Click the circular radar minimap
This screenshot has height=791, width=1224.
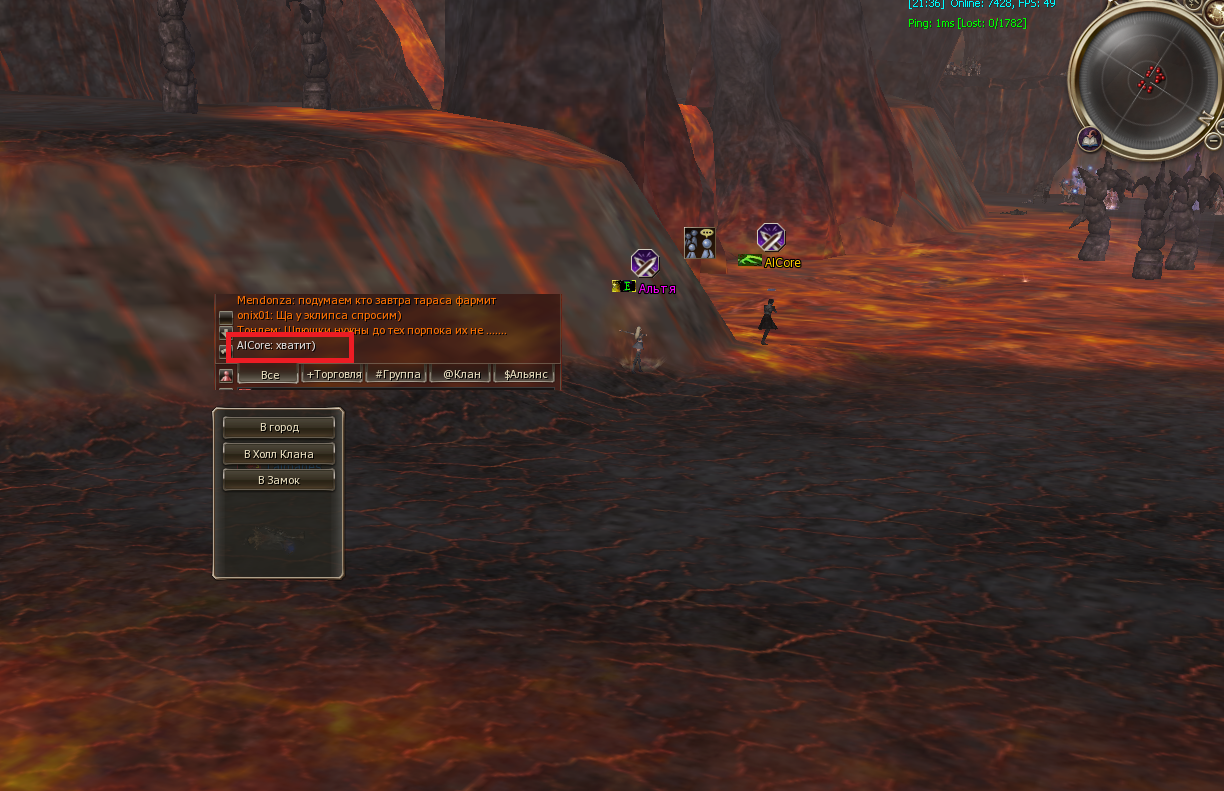(x=1146, y=78)
